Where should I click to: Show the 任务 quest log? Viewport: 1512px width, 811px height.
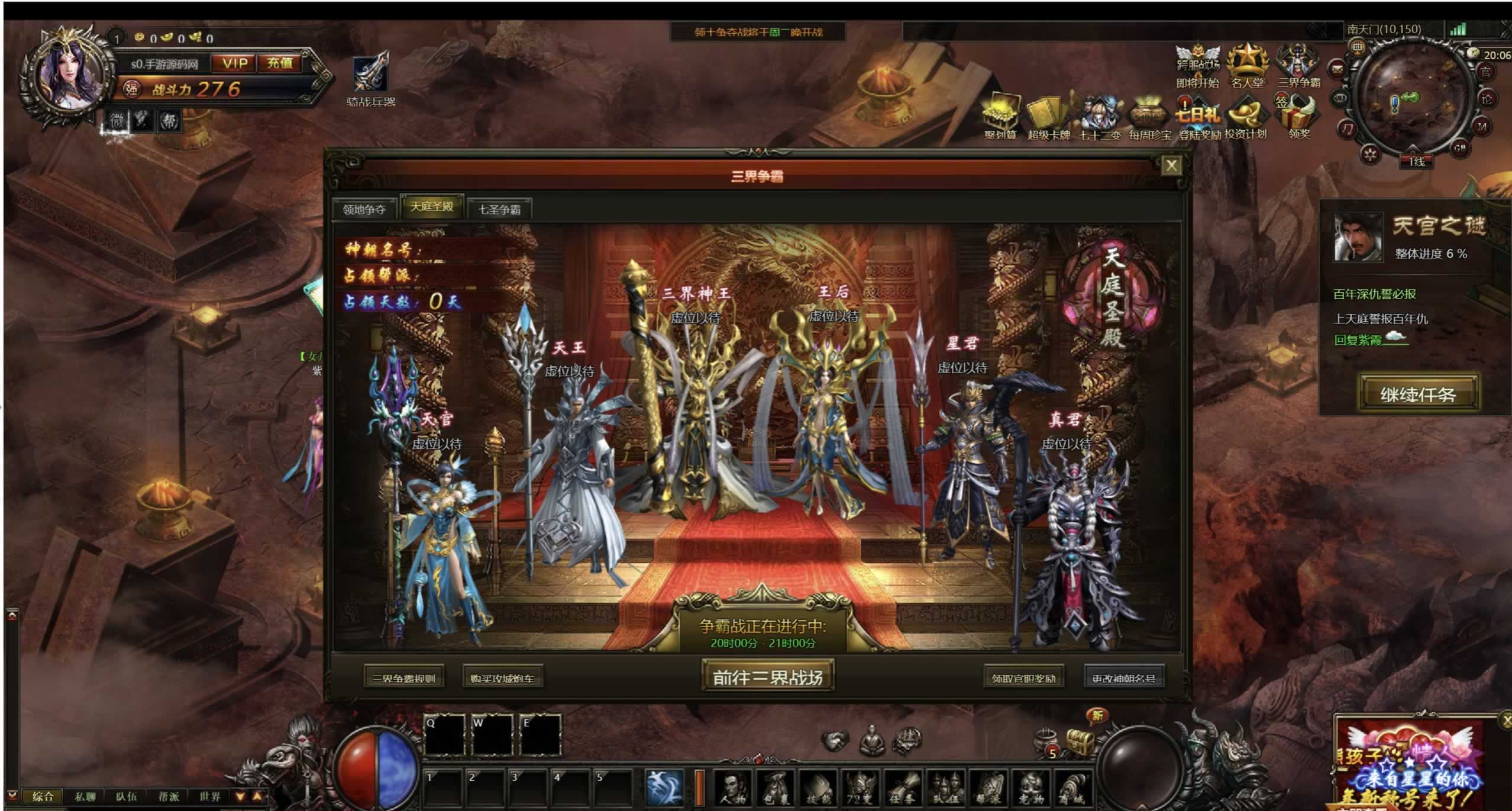(x=903, y=789)
